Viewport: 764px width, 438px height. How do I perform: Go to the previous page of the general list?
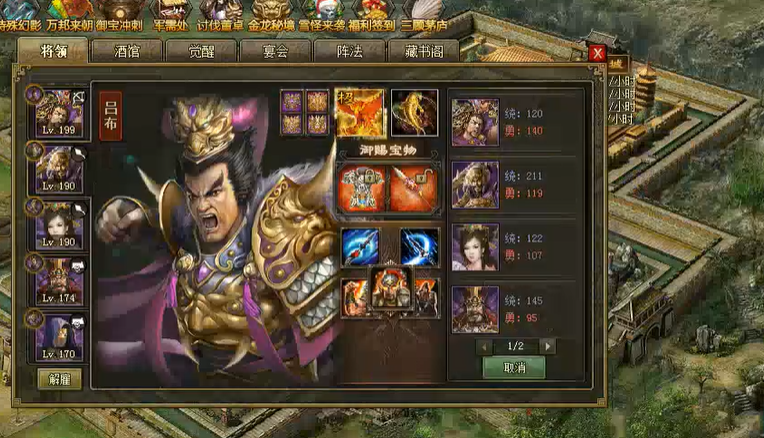tap(484, 345)
